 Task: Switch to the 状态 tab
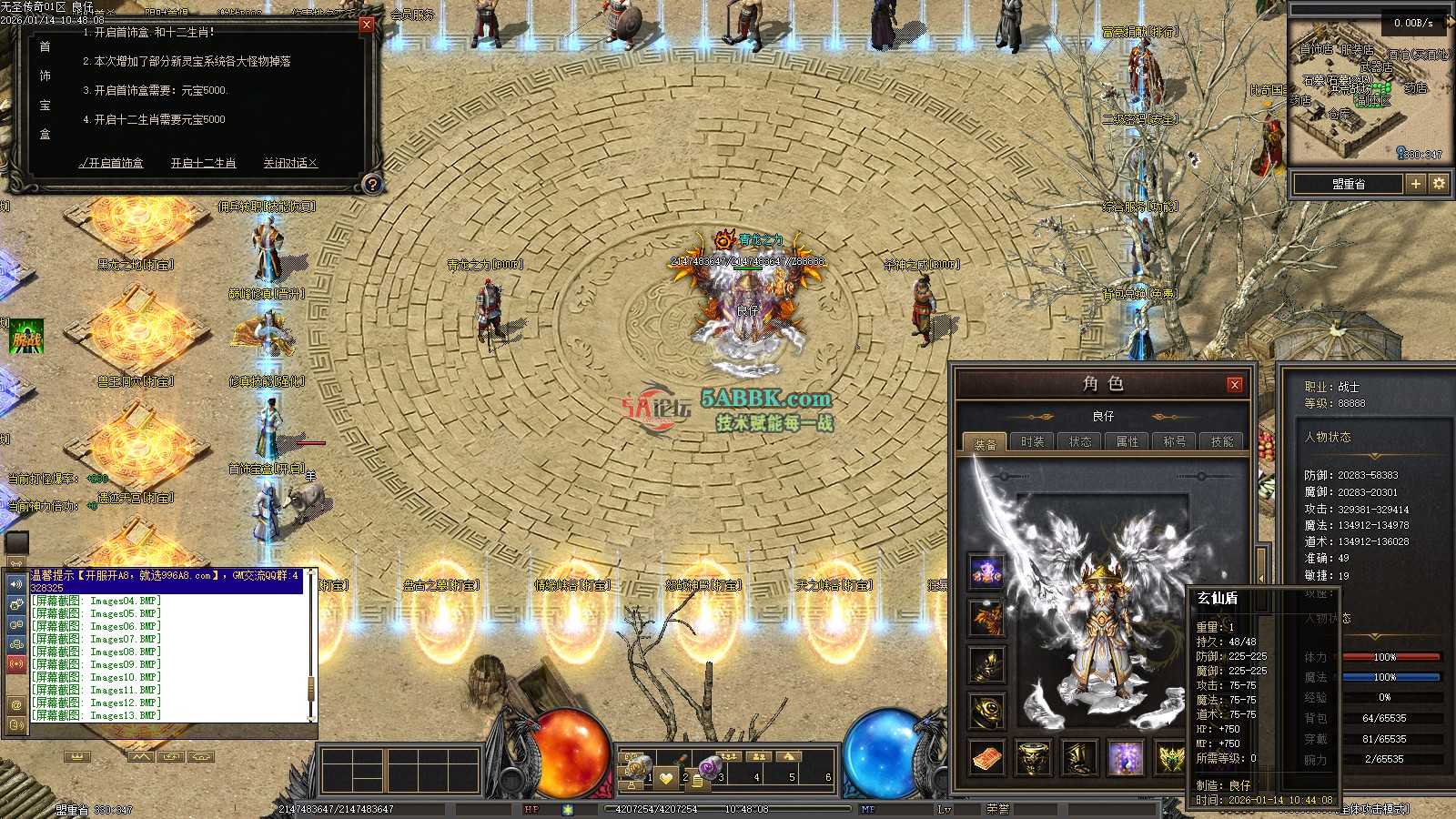click(x=1079, y=441)
